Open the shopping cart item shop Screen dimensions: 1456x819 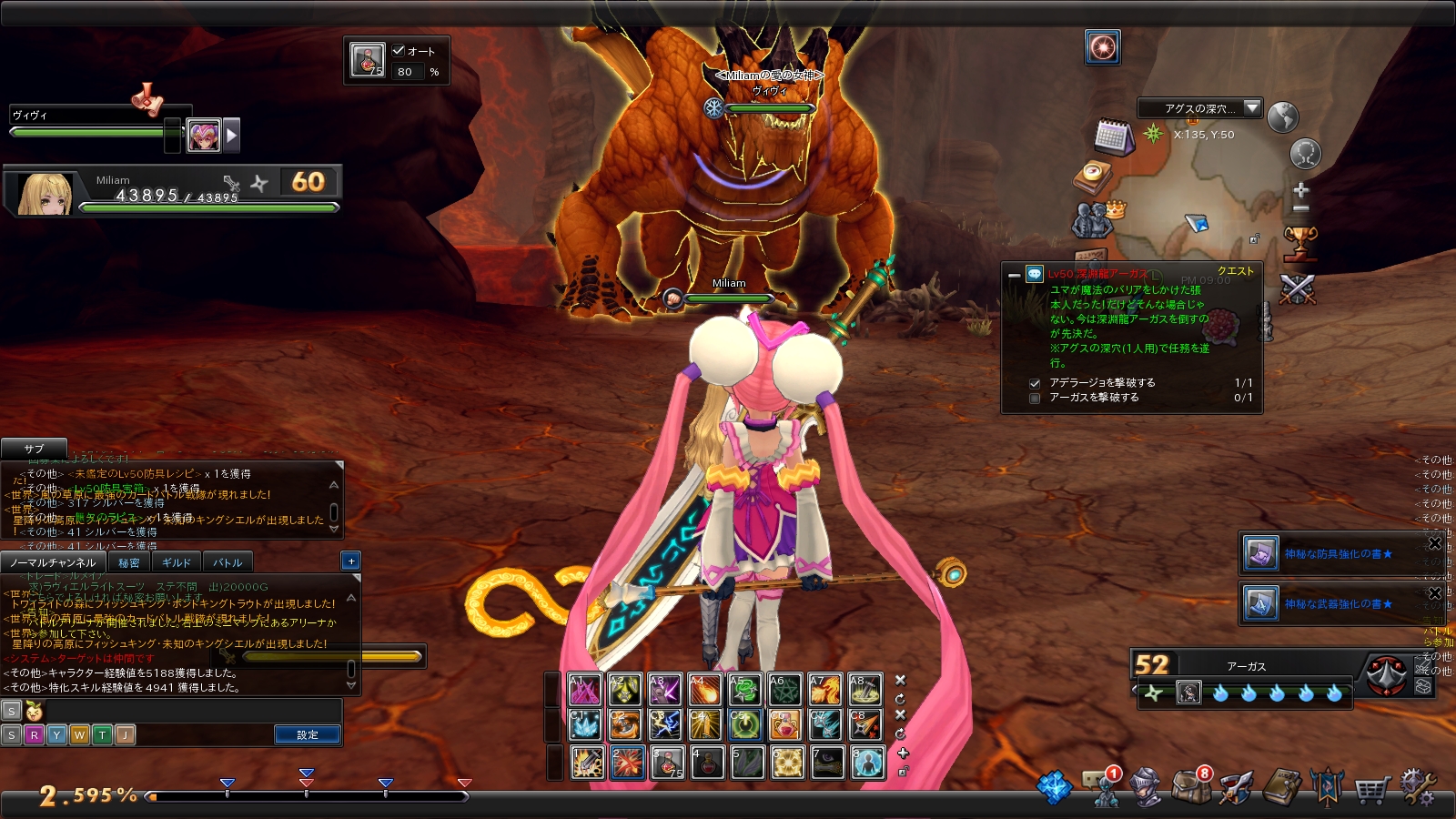click(1371, 789)
